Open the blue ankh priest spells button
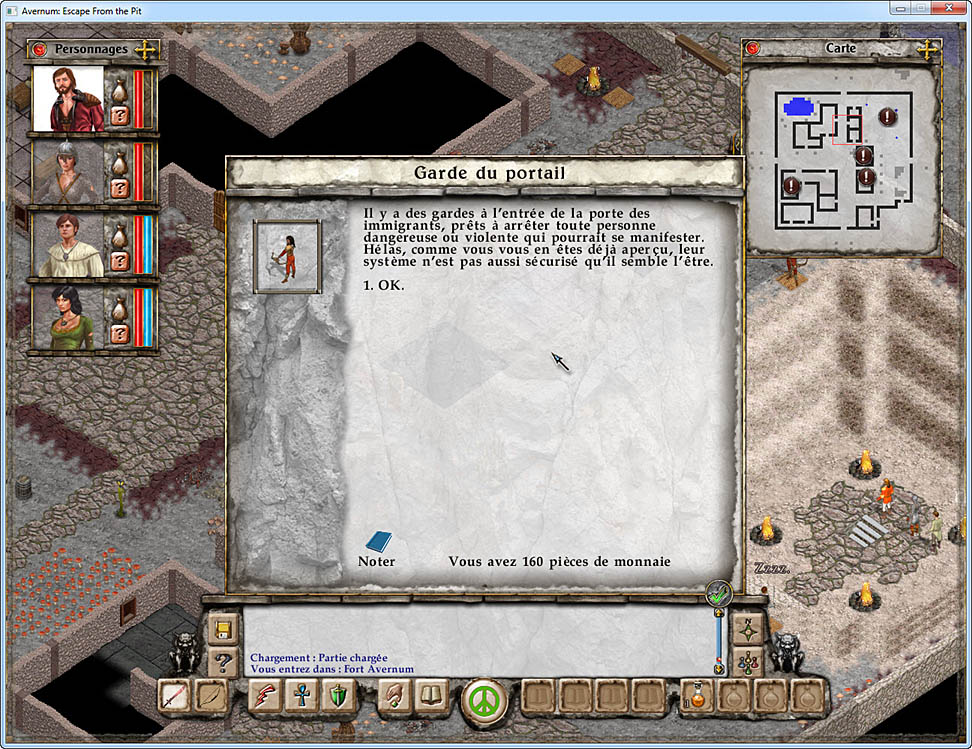This screenshot has height=749, width=972. (x=302, y=696)
